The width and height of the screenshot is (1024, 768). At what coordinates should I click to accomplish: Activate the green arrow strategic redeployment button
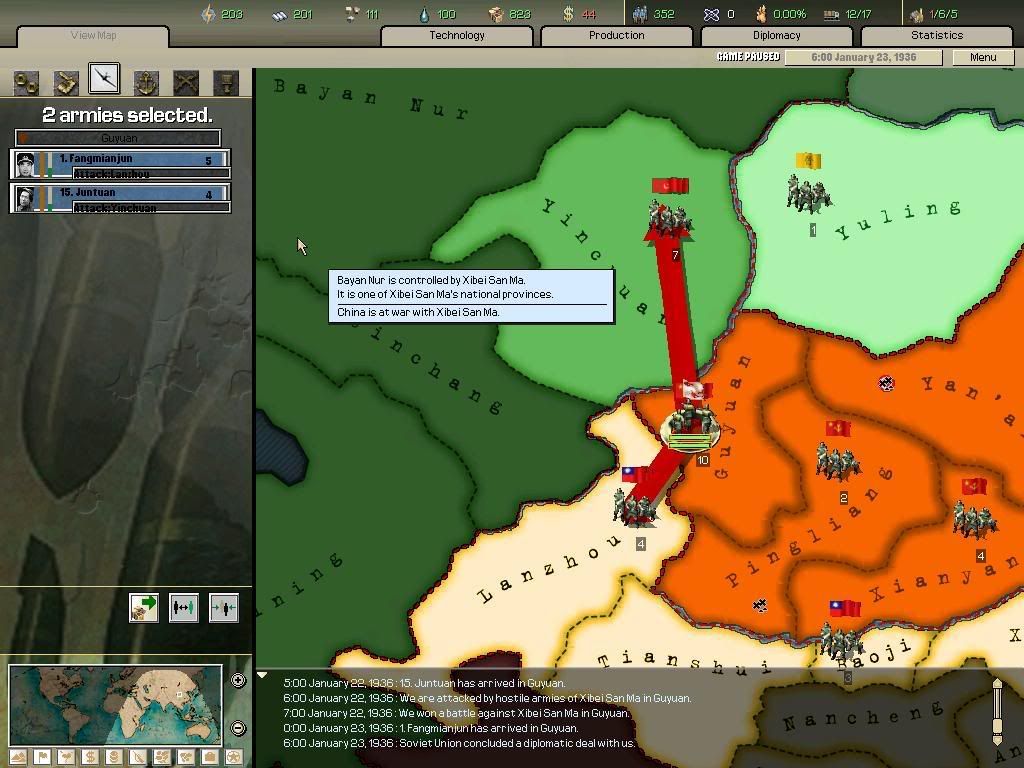pyautogui.click(x=144, y=607)
